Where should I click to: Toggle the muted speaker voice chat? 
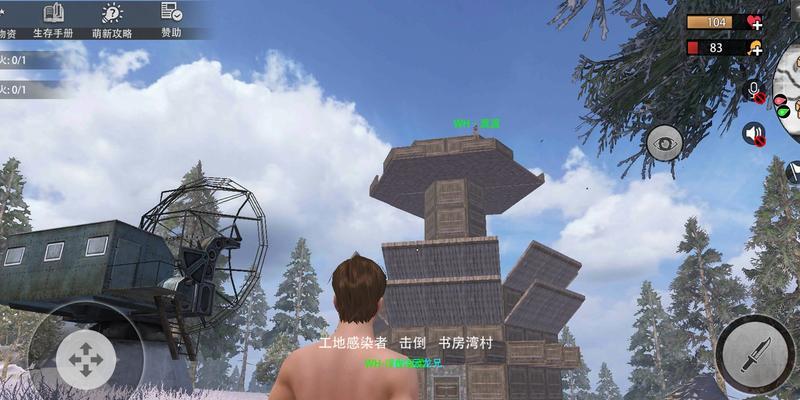753,133
